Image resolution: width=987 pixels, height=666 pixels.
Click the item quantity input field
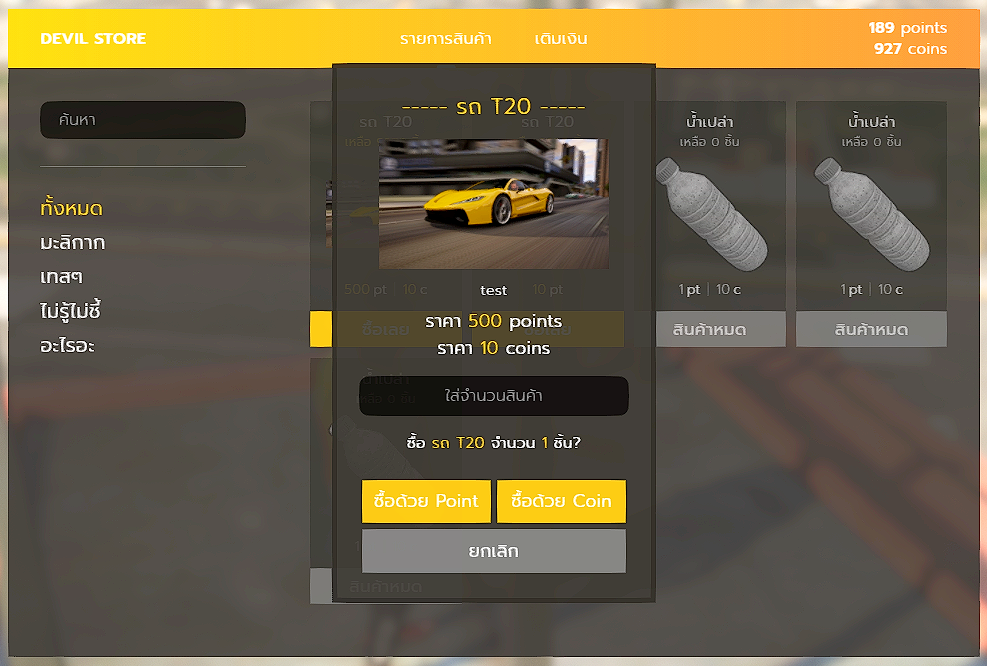point(493,396)
